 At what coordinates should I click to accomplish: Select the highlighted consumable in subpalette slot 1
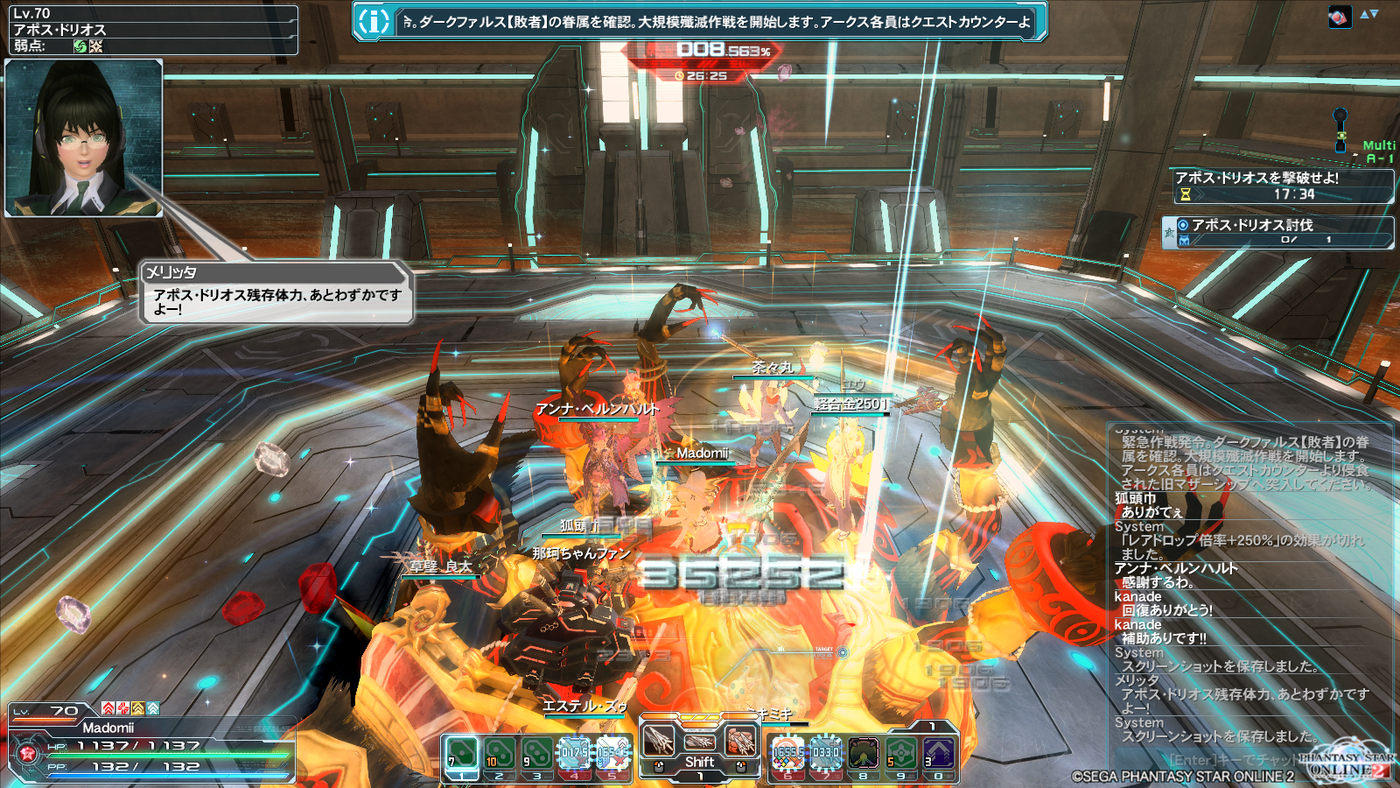click(x=461, y=752)
